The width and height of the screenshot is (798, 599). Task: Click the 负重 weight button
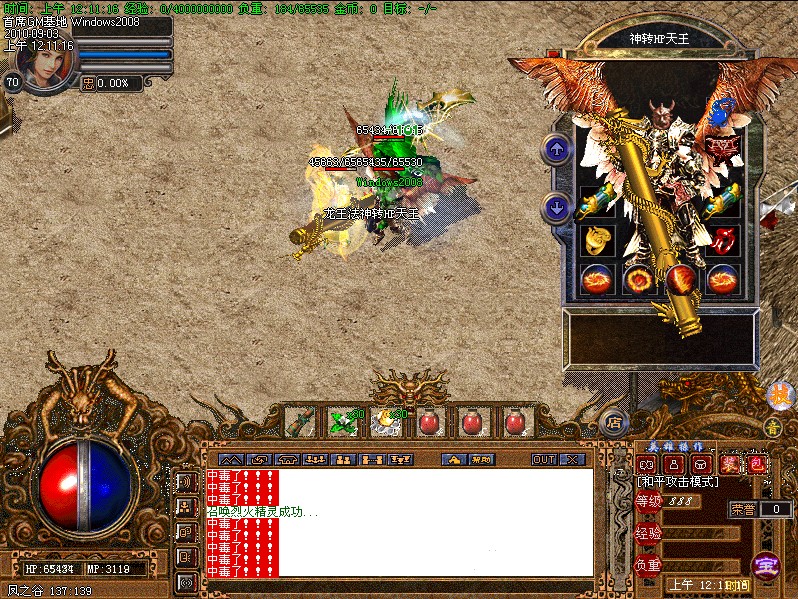[x=648, y=565]
